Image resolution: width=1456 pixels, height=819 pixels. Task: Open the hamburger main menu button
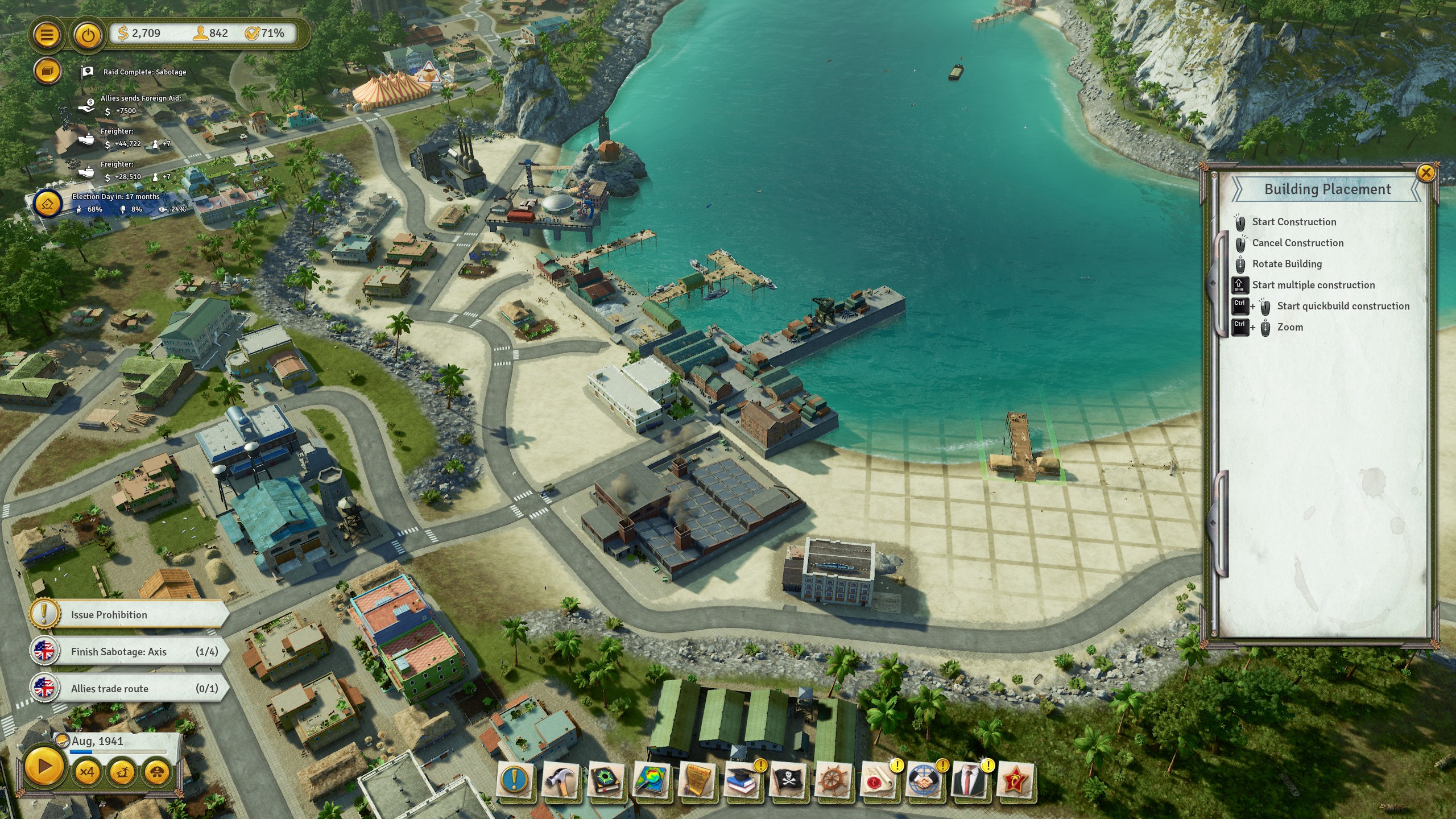click(47, 35)
